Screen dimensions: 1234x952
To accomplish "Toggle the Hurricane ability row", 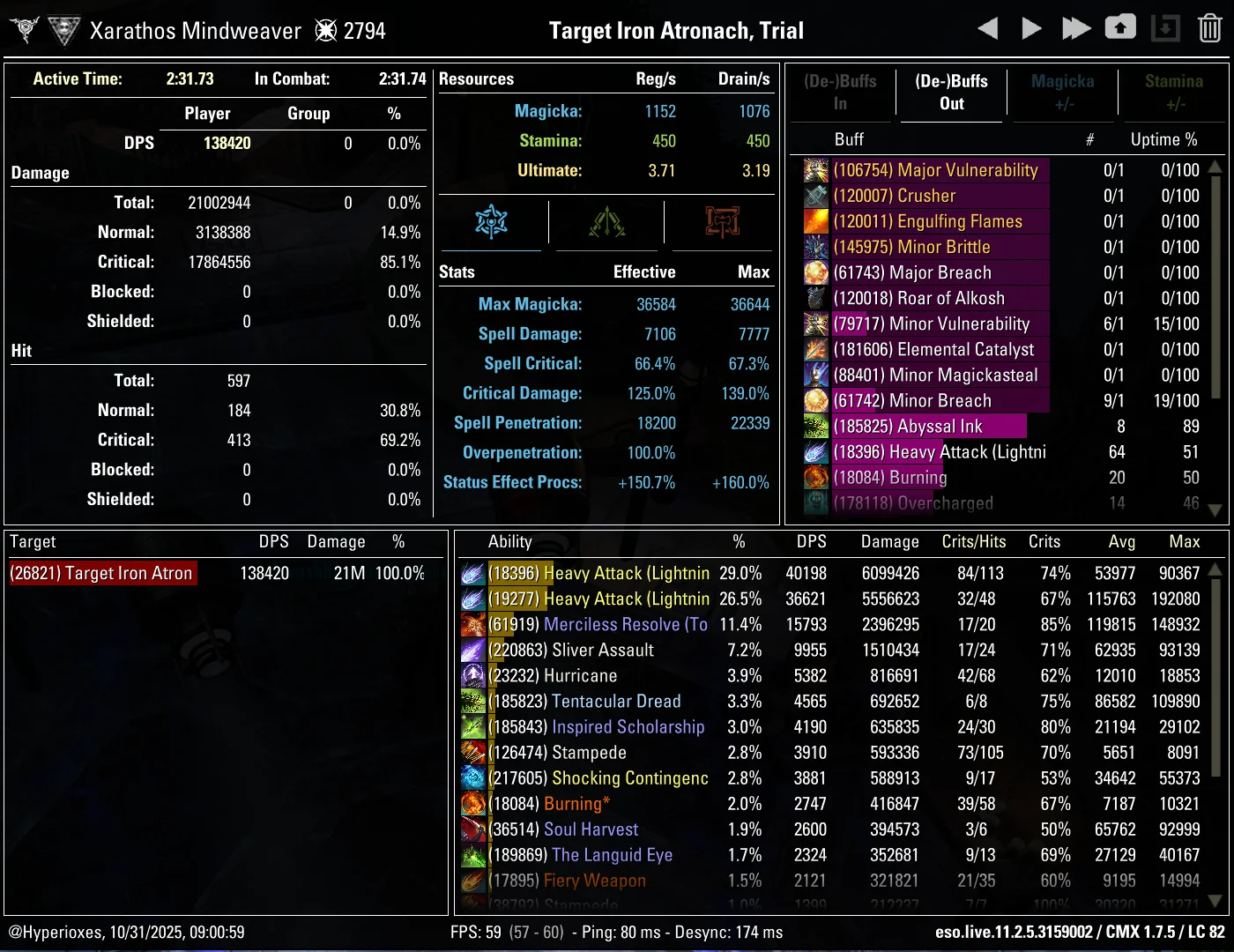I will coord(617,675).
